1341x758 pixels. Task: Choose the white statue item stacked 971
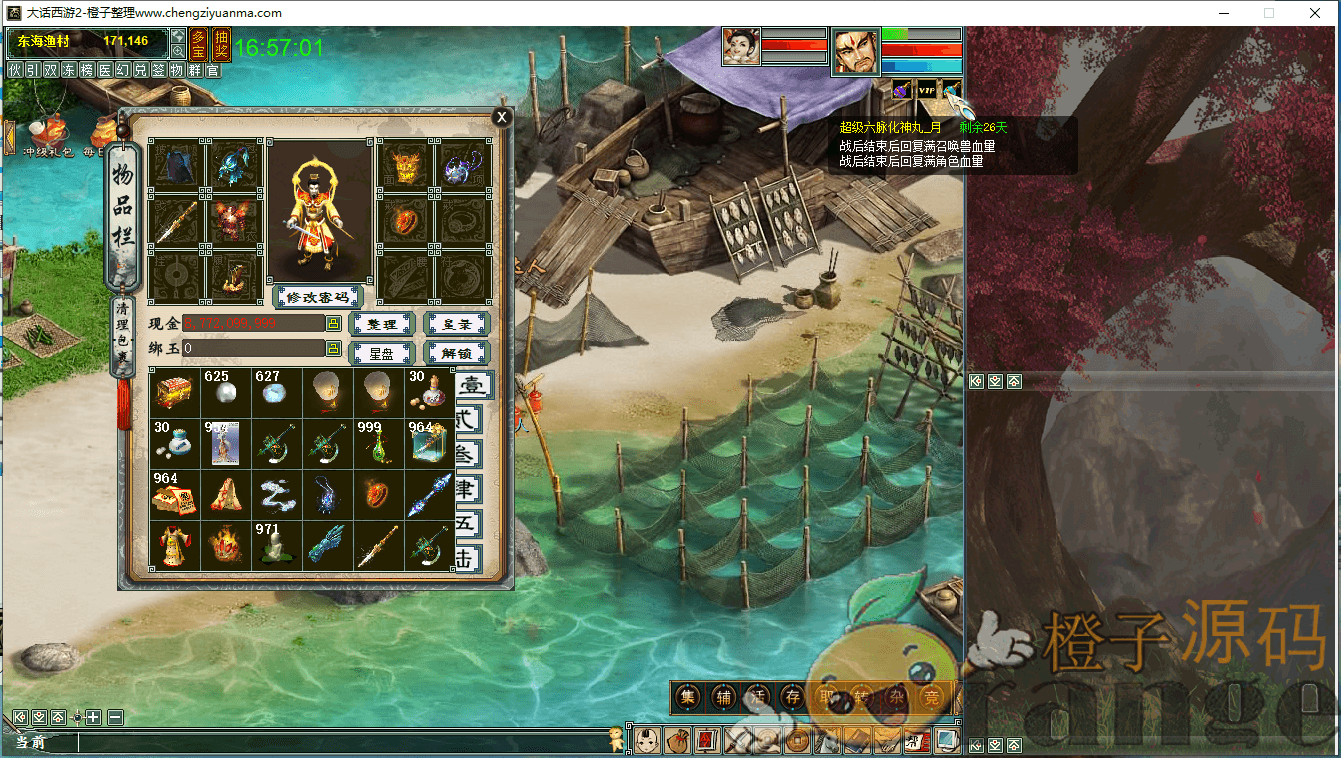tap(276, 546)
